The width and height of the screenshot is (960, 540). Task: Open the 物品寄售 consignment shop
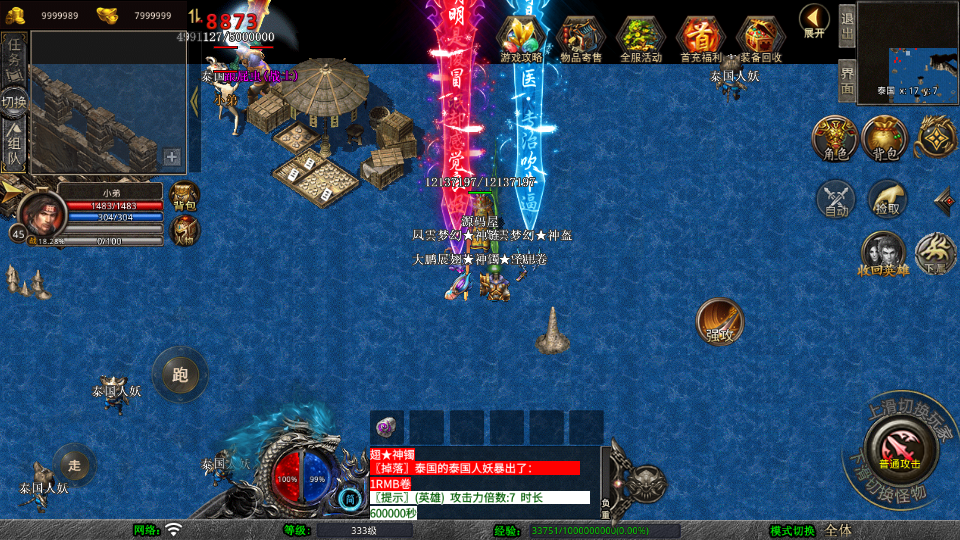tap(581, 38)
